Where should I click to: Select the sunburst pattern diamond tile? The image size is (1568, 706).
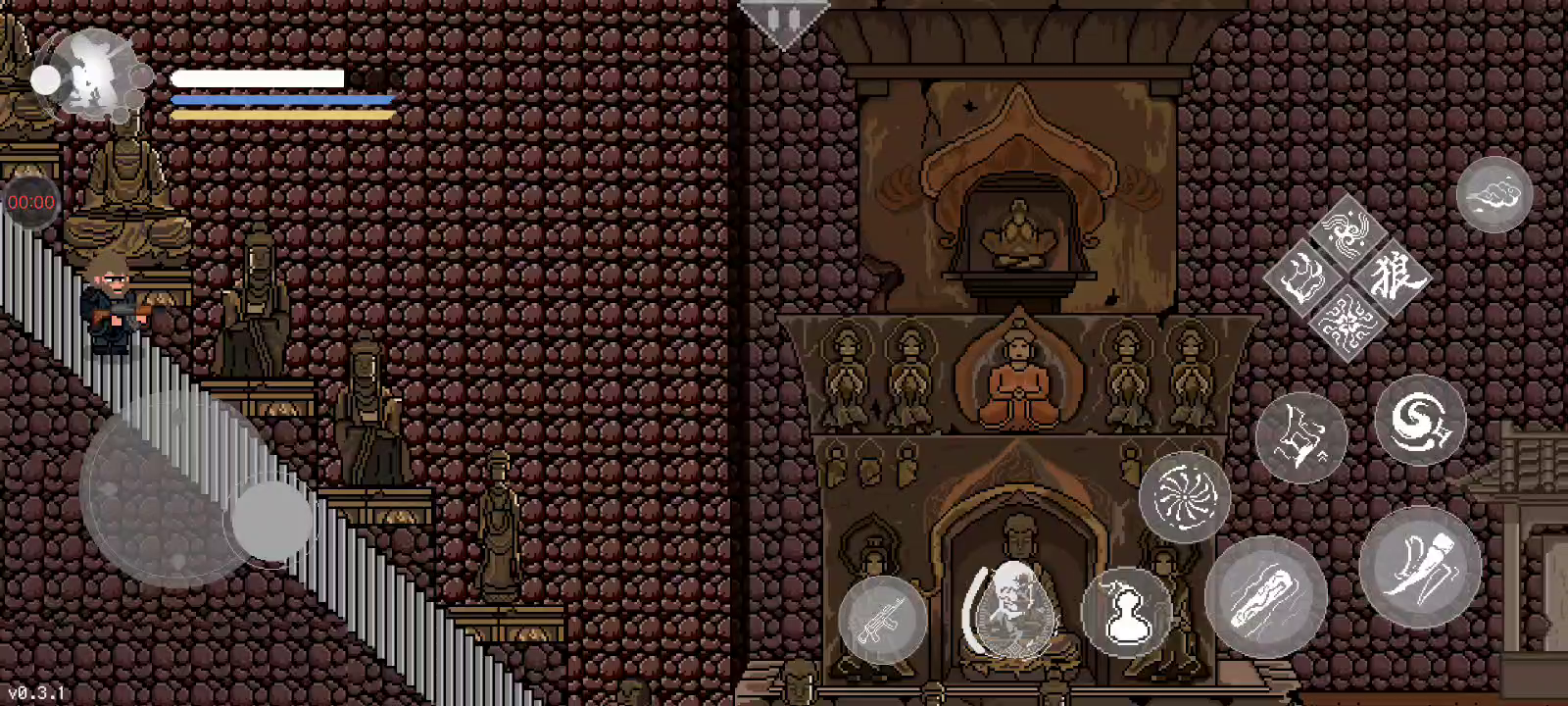(1348, 322)
